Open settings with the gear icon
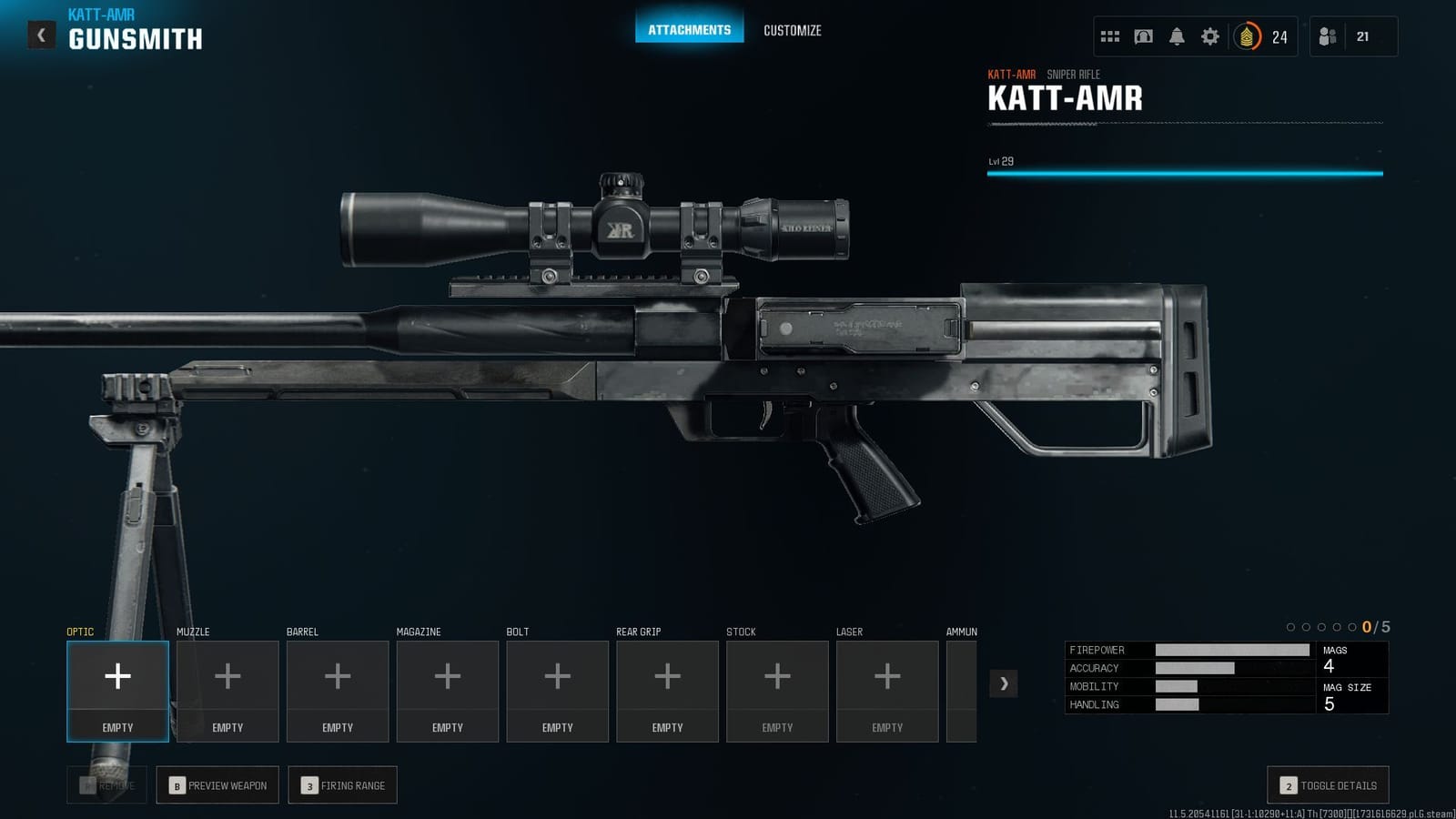 point(1209,35)
